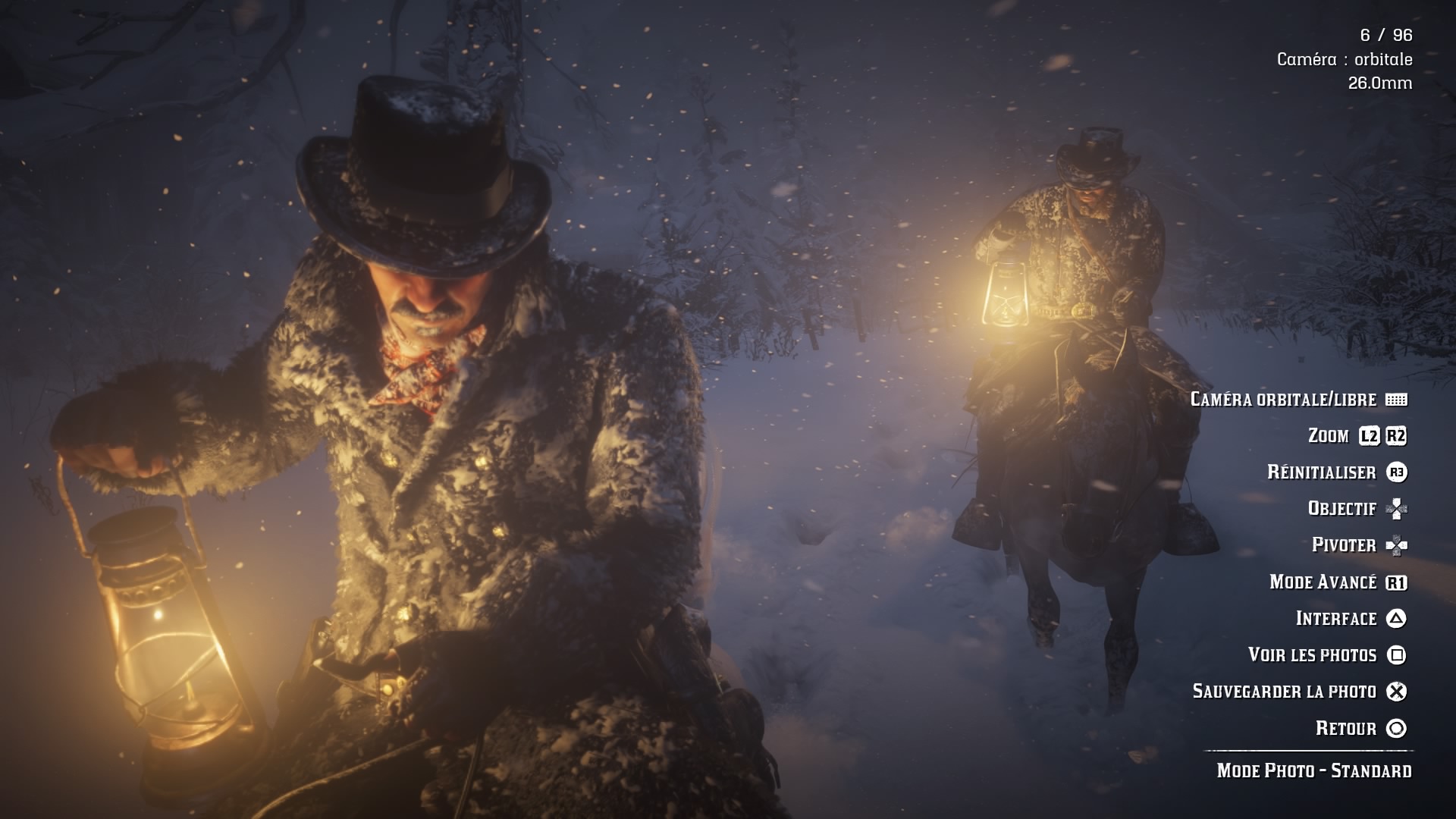Click Sauvegarder la photo
Screen dimensions: 1456x819
point(1284,692)
